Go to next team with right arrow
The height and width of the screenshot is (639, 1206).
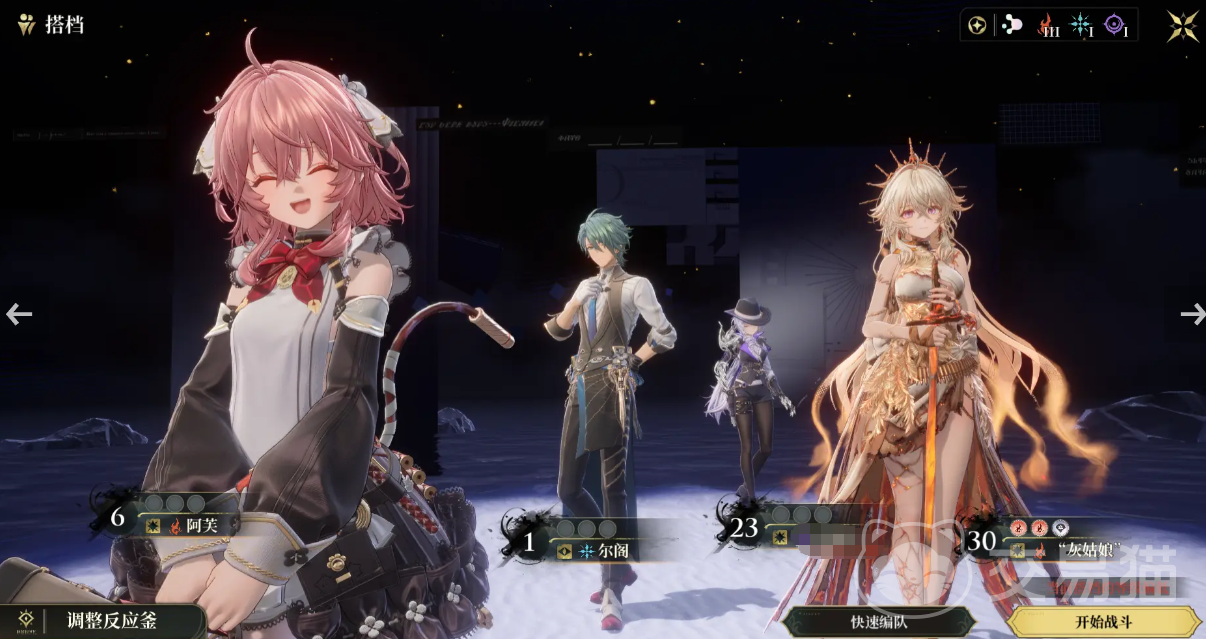point(1192,314)
